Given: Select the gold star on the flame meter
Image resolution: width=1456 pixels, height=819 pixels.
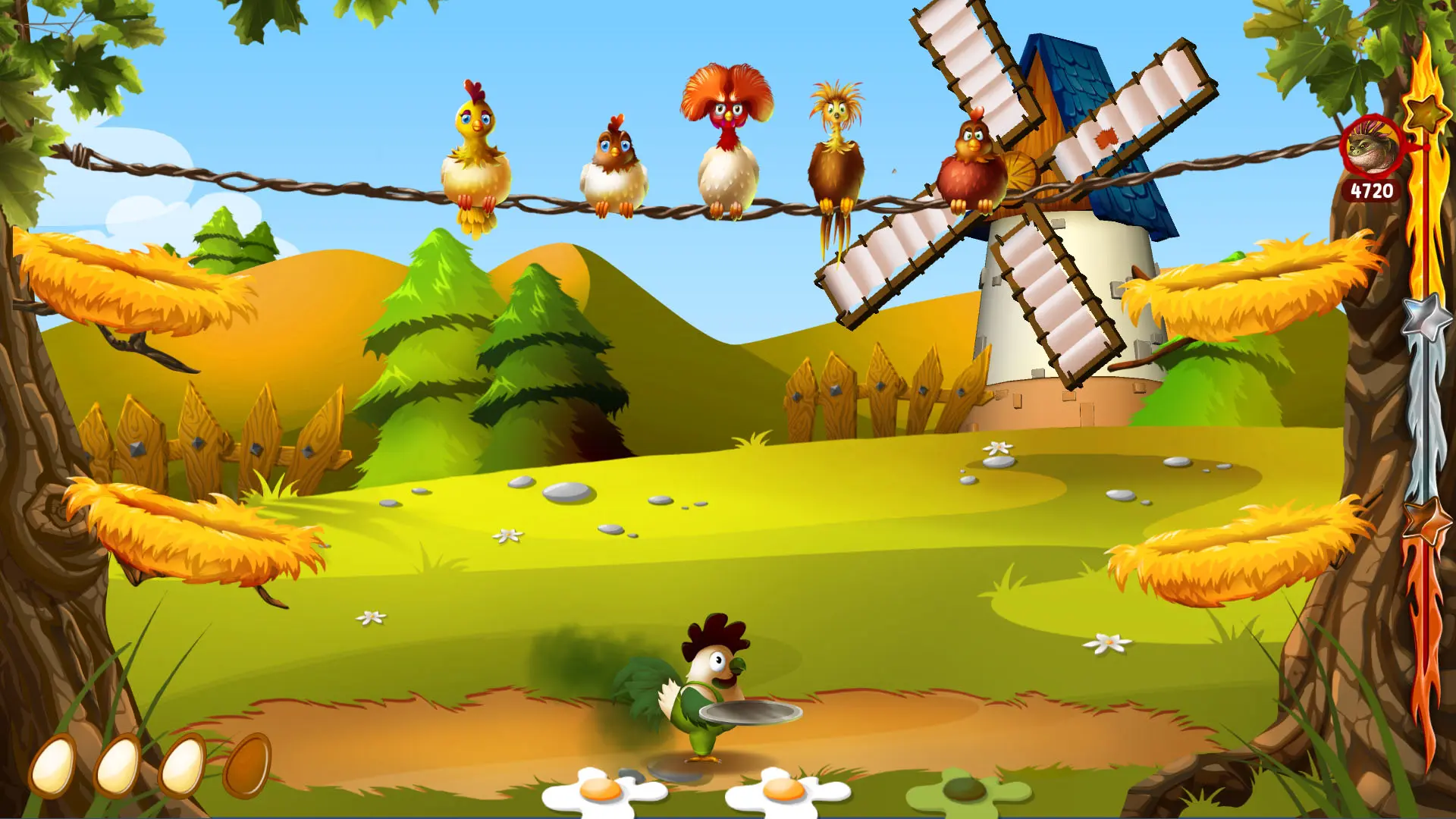Looking at the screenshot, I should tap(1426, 112).
